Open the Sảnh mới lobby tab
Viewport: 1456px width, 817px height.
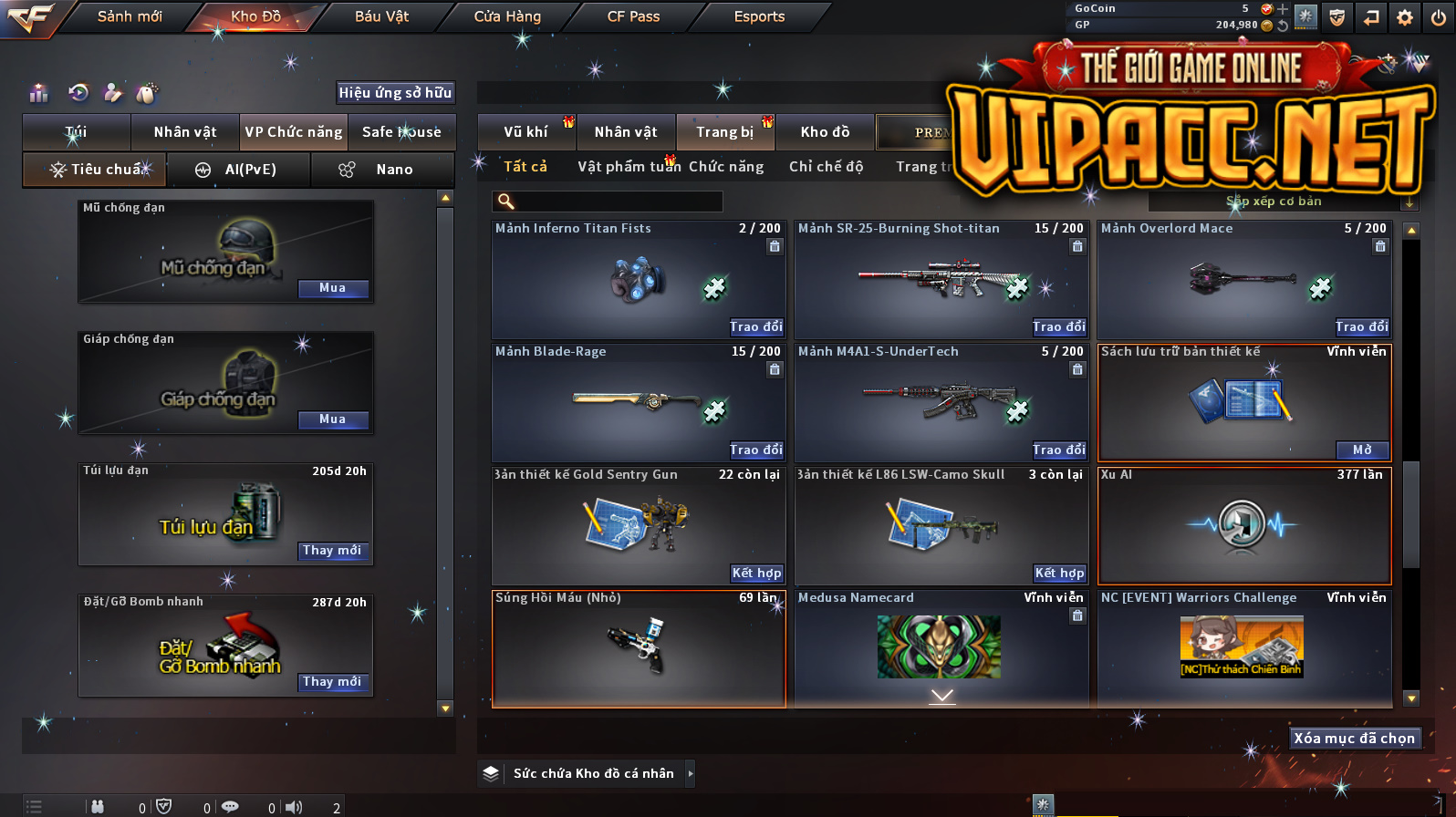[130, 16]
